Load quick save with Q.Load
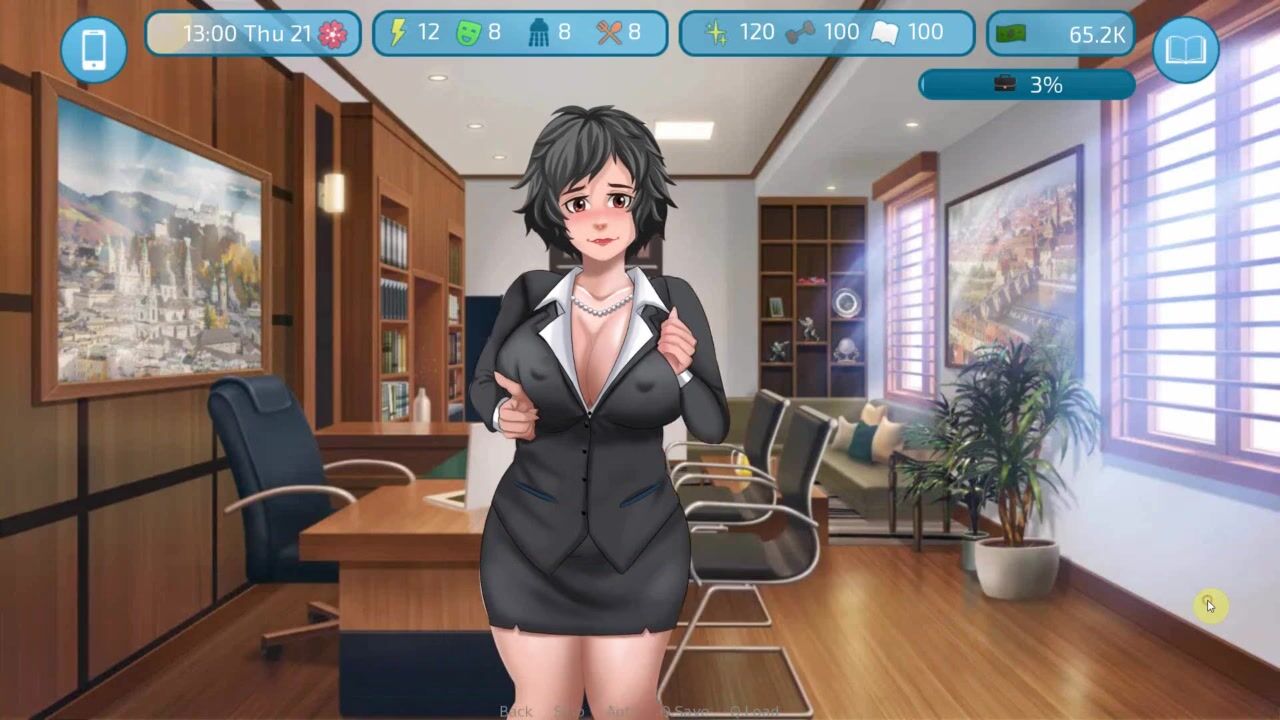The height and width of the screenshot is (720, 1280). point(754,711)
